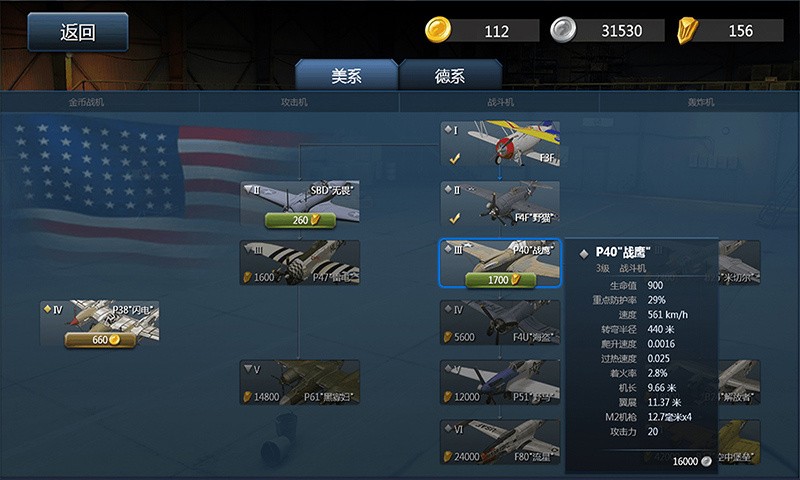Screen dimensions: 800x480
Task: Buy the P40 战鹰 for 1700
Action: (500, 280)
